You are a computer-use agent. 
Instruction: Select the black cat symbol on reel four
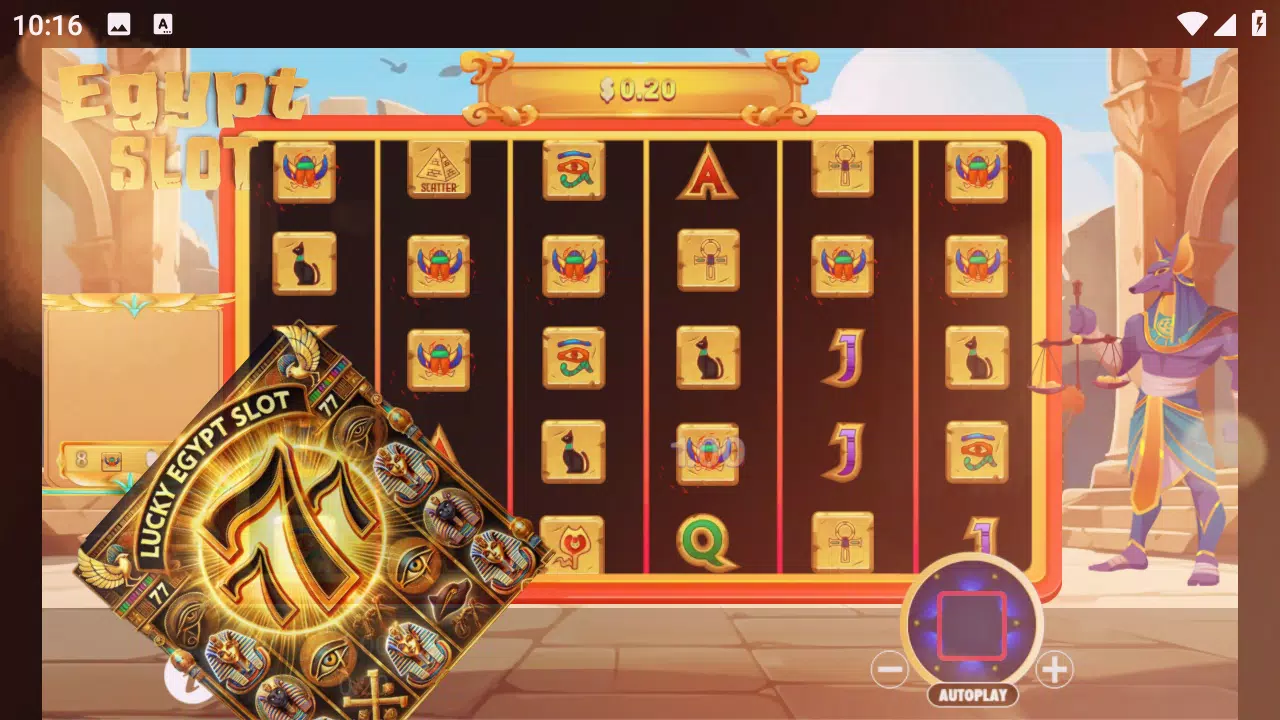click(709, 356)
